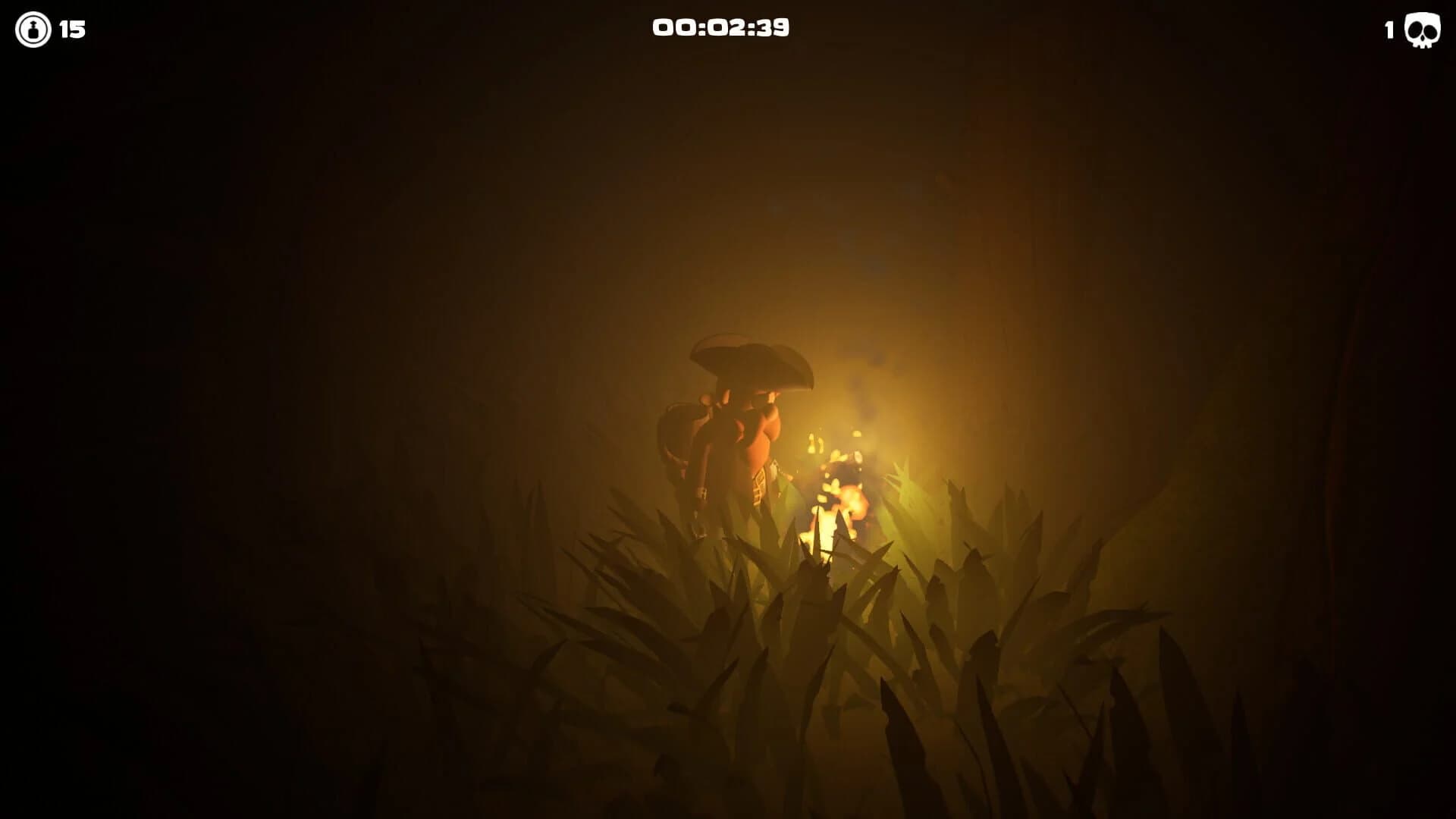Screen dimensions: 1456x819
Task: Click the skull's left eye socket
Action: pos(1415,29)
